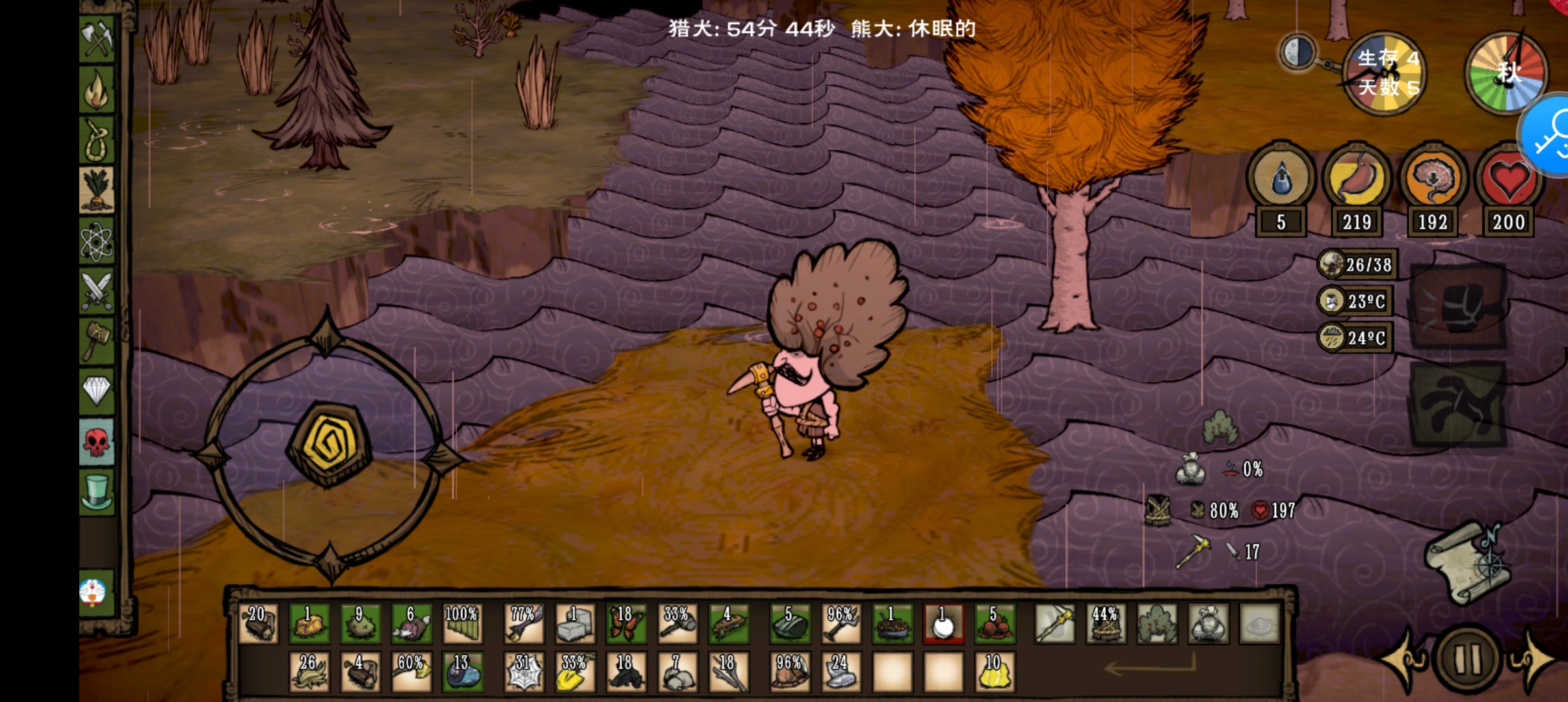Choose the gold nugget stack slot
Image resolution: width=1568 pixels, height=702 pixels.
pos(995,671)
